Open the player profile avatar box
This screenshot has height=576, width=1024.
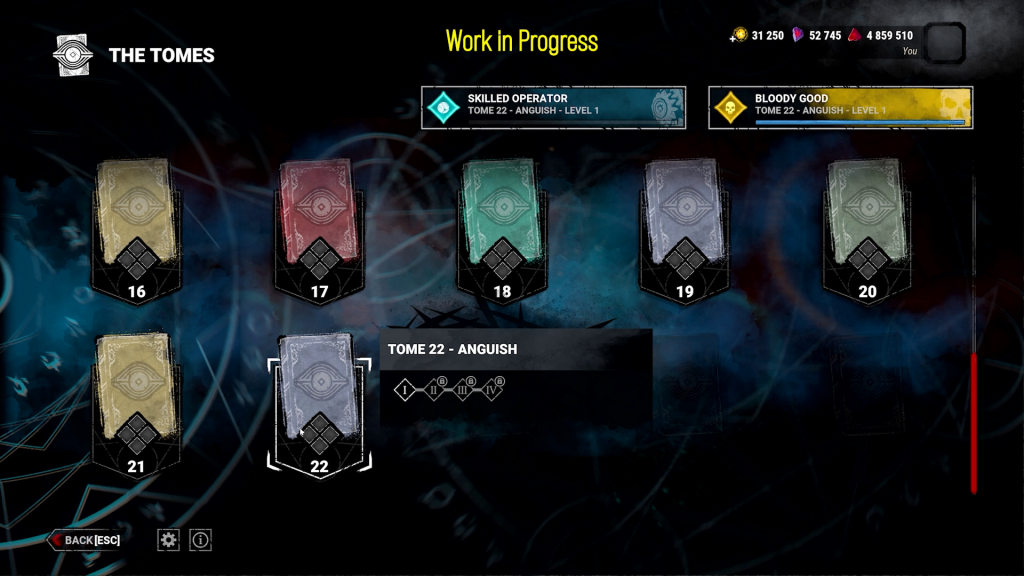click(x=945, y=43)
